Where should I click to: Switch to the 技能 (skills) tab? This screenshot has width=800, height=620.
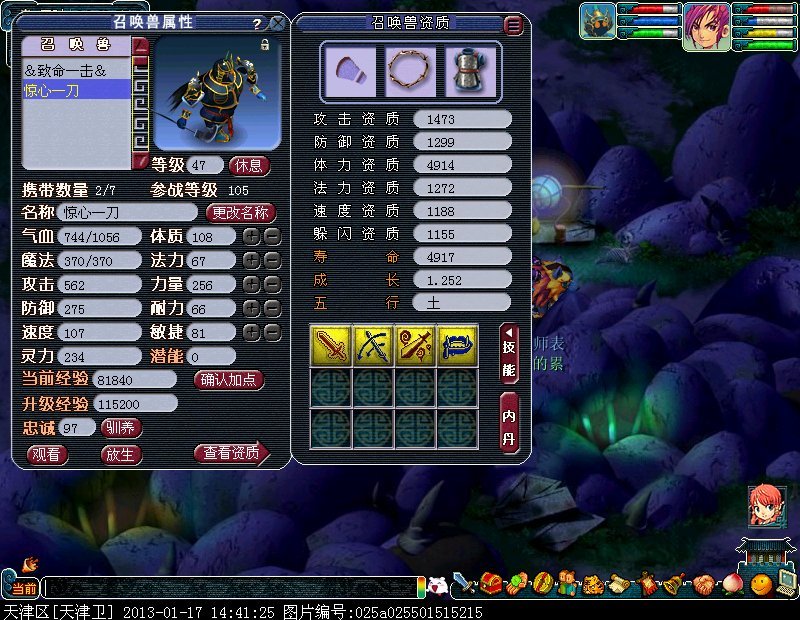point(509,354)
